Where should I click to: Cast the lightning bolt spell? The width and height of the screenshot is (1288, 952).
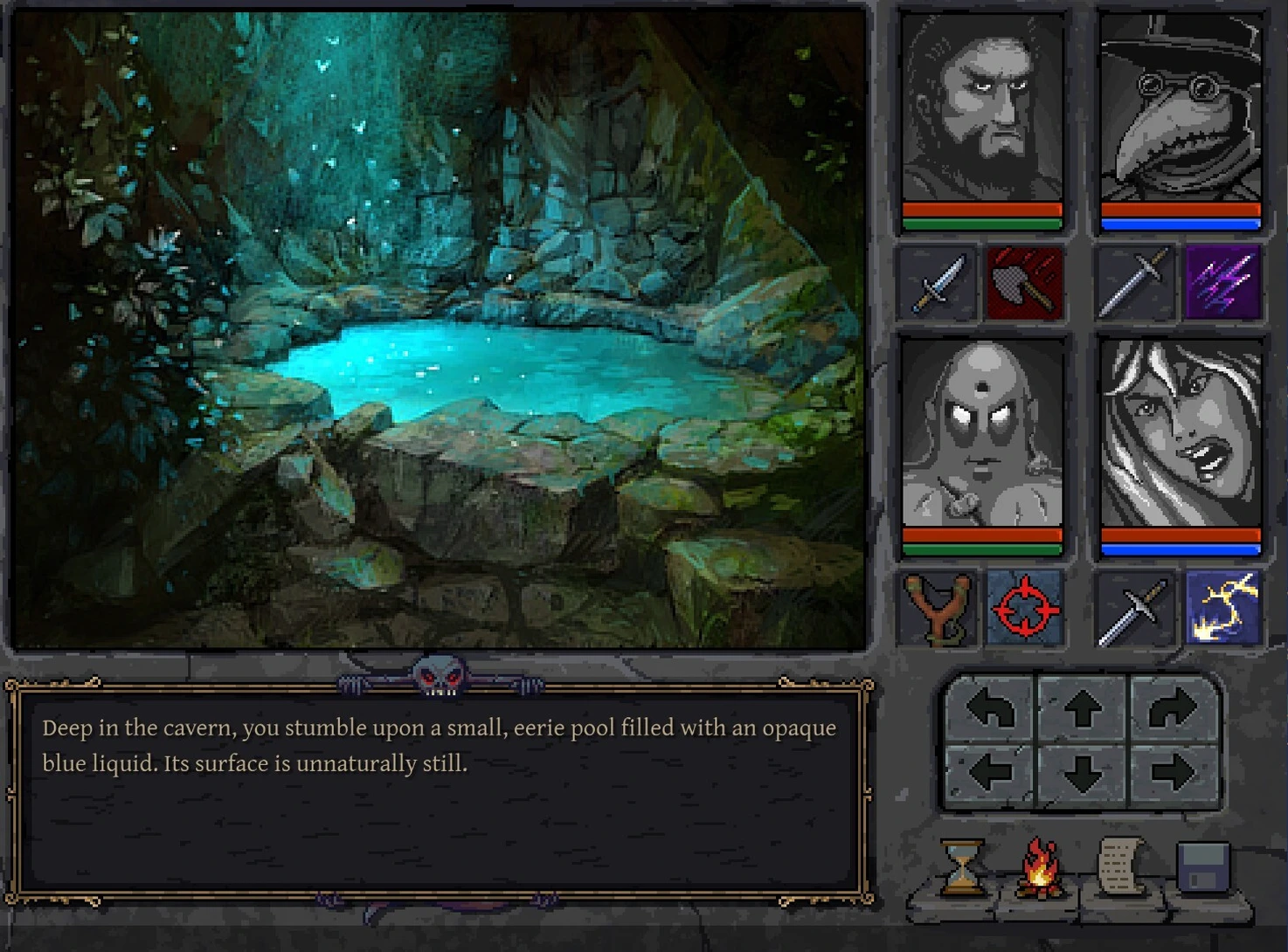(x=1222, y=608)
